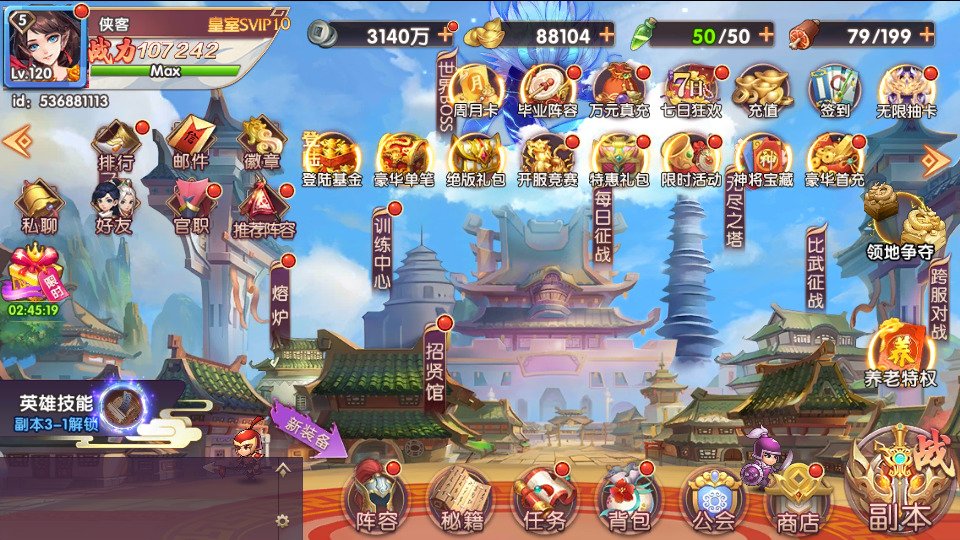960x540 pixels.
Task: Open the 秘籍 secret manual menu
Action: pos(460,498)
